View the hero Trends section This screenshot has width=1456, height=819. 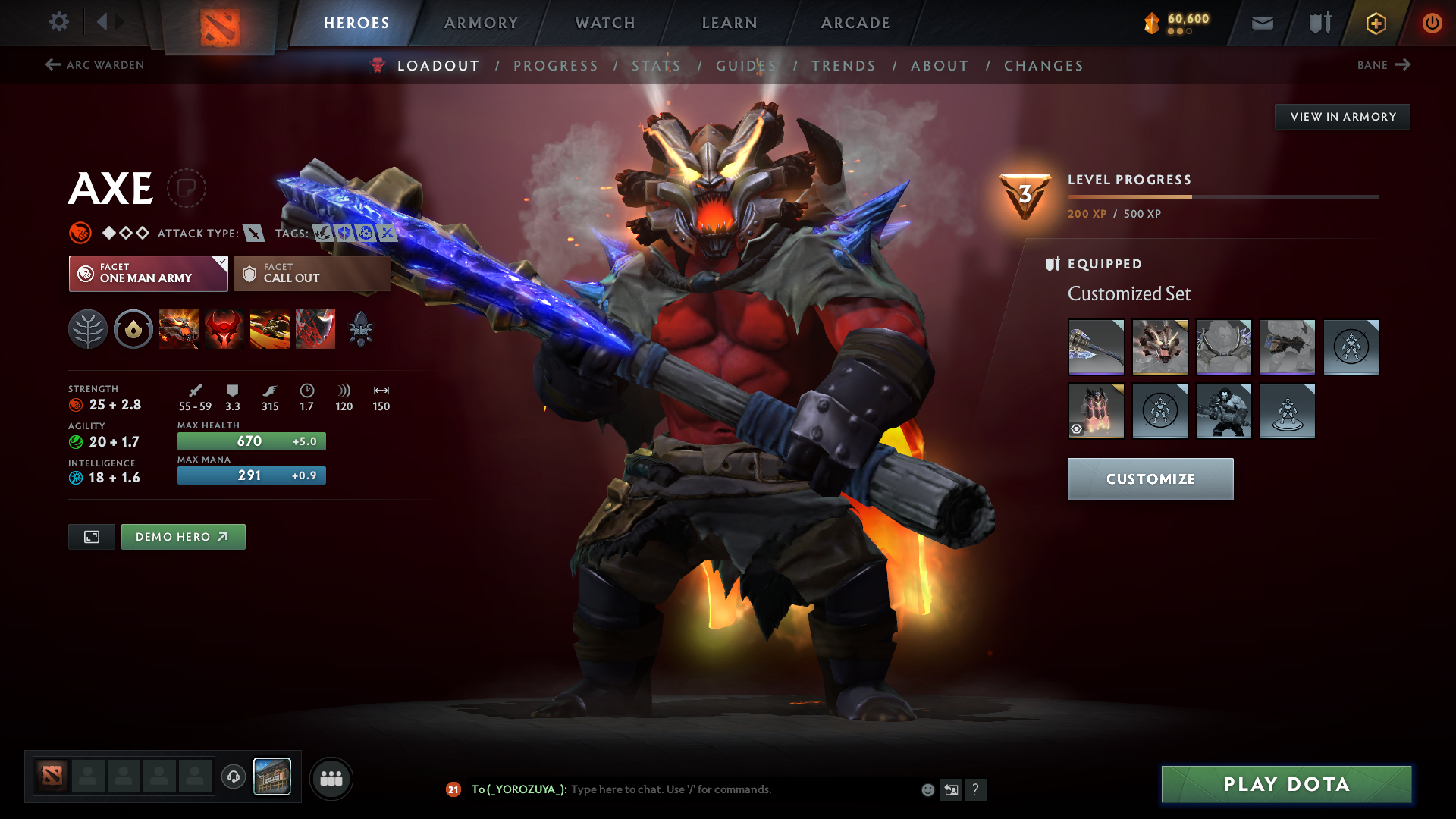point(843,66)
